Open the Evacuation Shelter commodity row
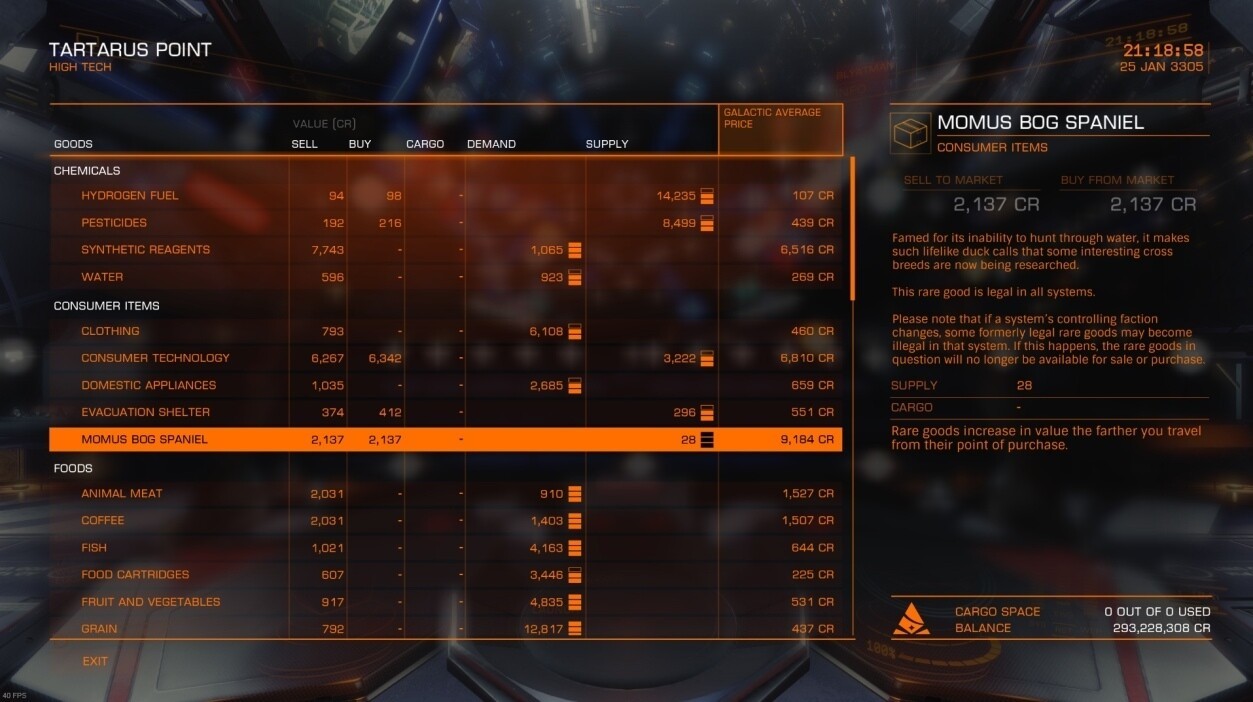 coord(146,412)
